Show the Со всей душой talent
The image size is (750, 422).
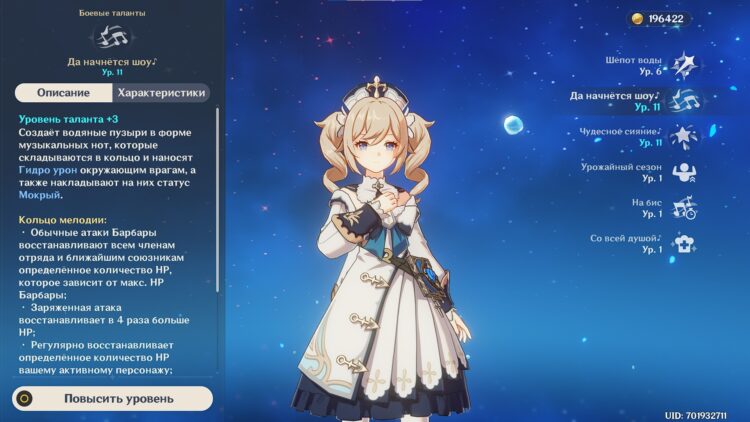pyautogui.click(x=684, y=243)
